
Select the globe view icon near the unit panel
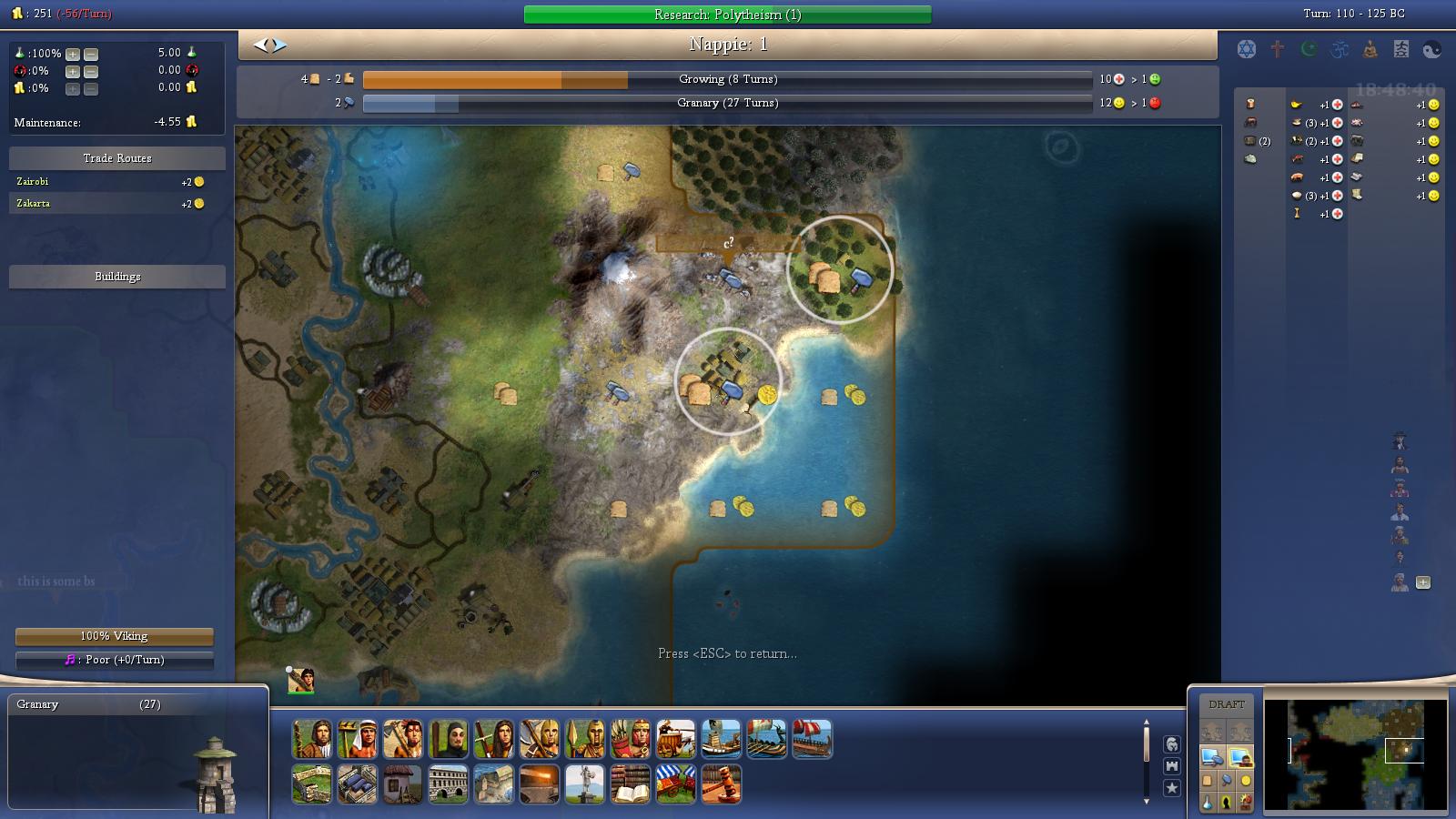click(x=1171, y=743)
